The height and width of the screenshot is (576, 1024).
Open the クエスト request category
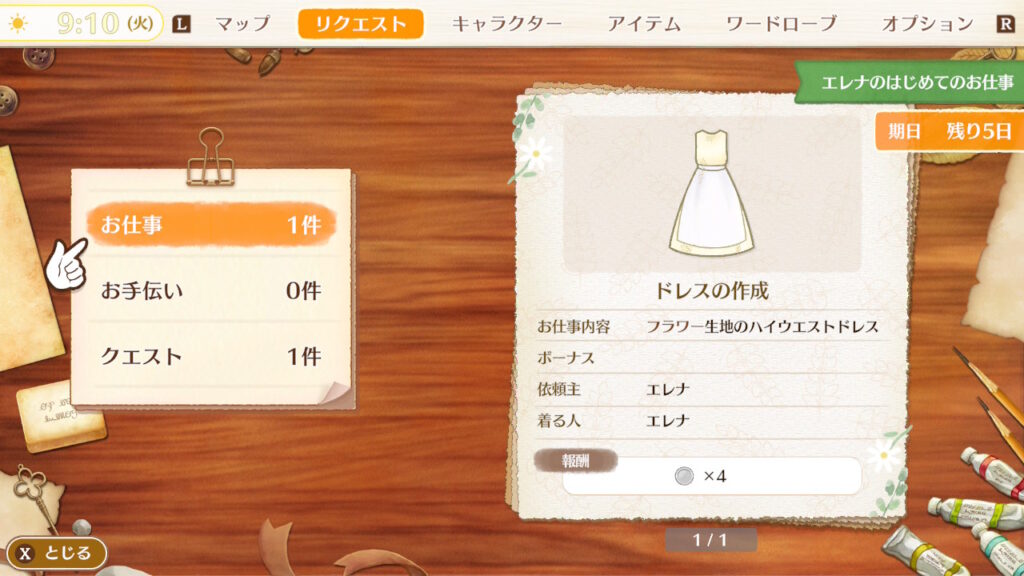211,356
